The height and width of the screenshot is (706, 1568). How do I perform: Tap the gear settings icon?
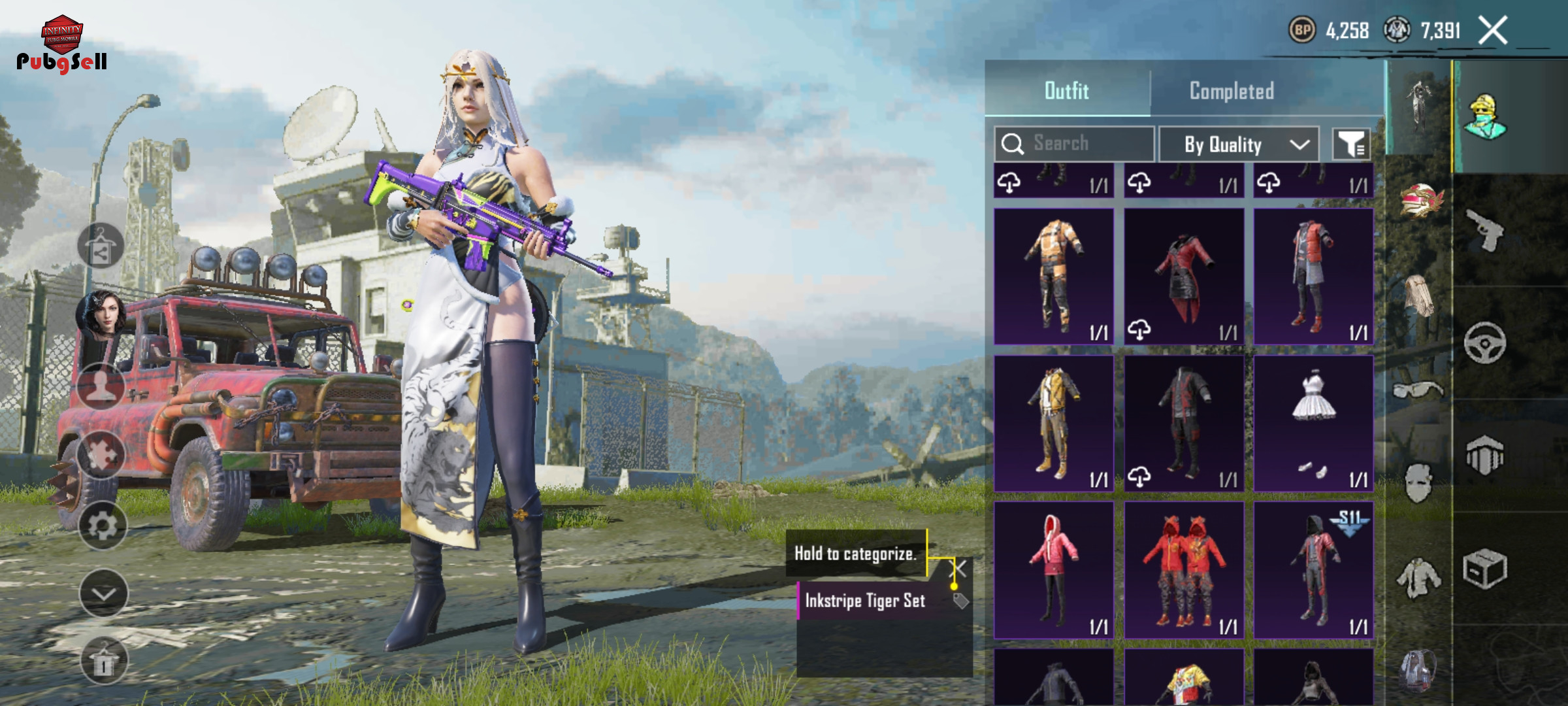tap(103, 526)
